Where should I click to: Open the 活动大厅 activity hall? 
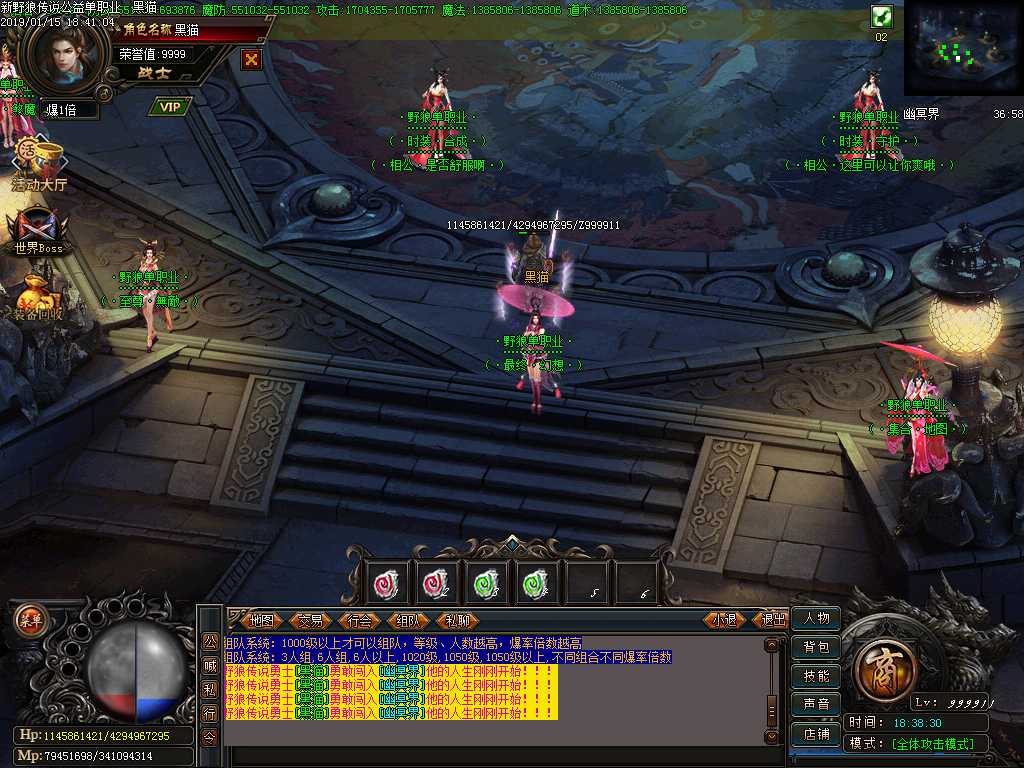click(38, 165)
